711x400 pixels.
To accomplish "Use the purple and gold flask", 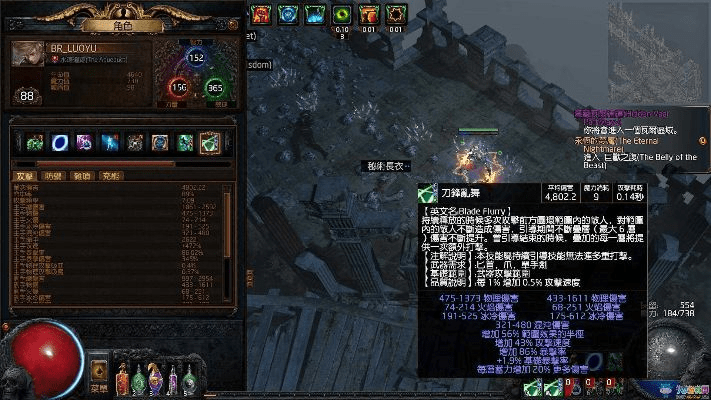I will pos(157,379).
